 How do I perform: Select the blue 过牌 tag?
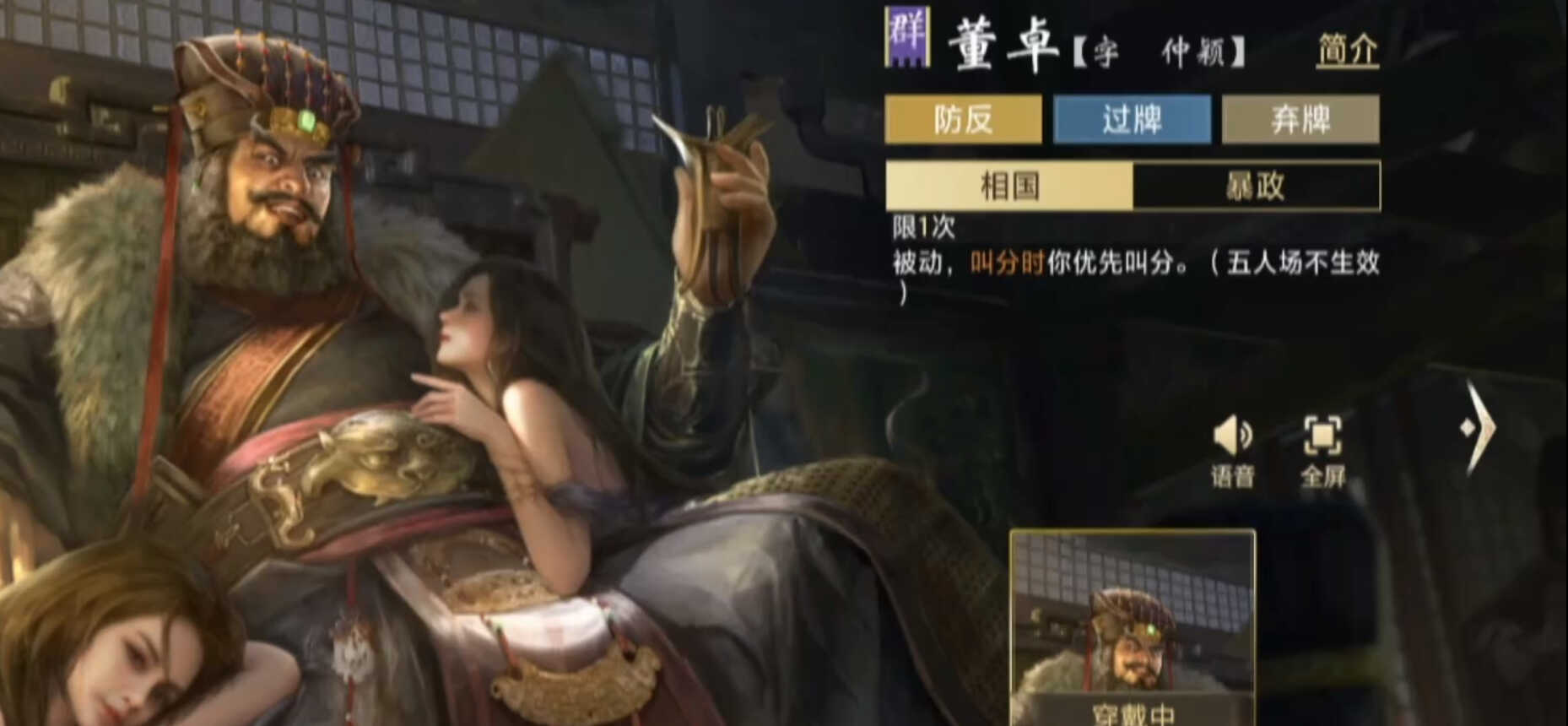(x=1132, y=119)
